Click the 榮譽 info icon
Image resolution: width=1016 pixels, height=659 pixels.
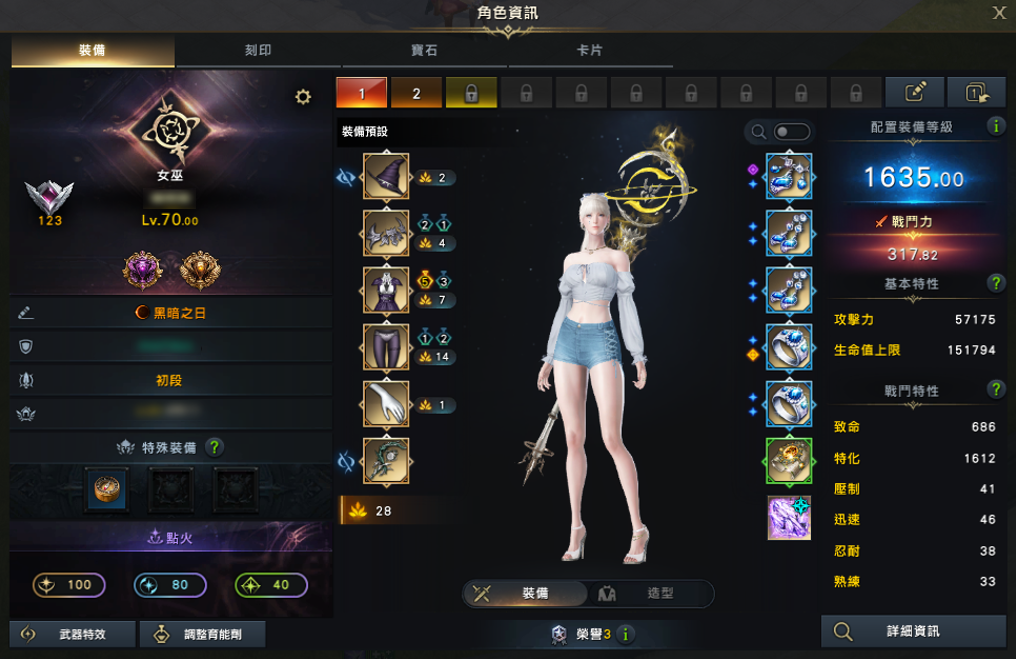(x=626, y=634)
